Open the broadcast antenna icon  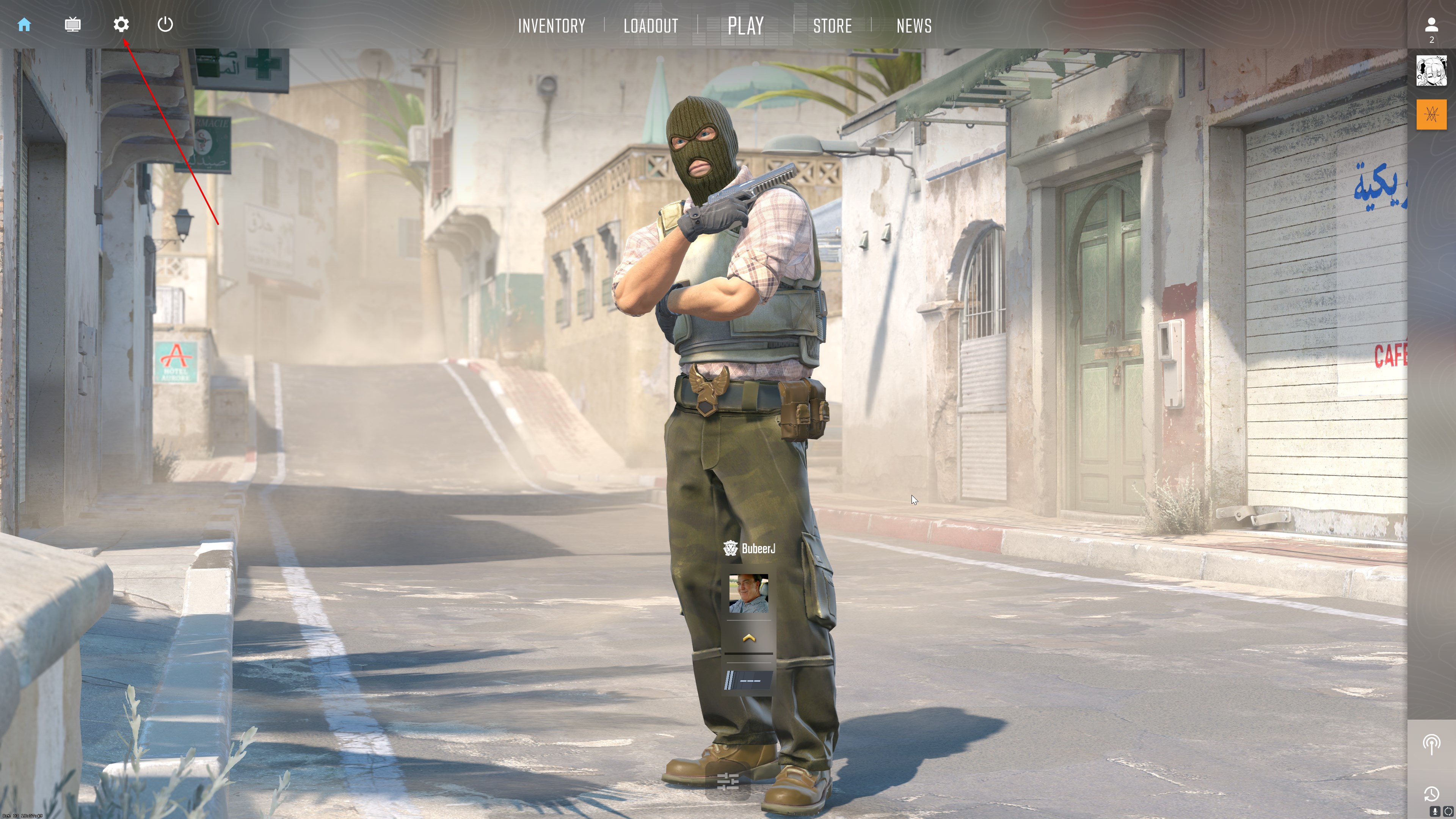tap(1431, 744)
